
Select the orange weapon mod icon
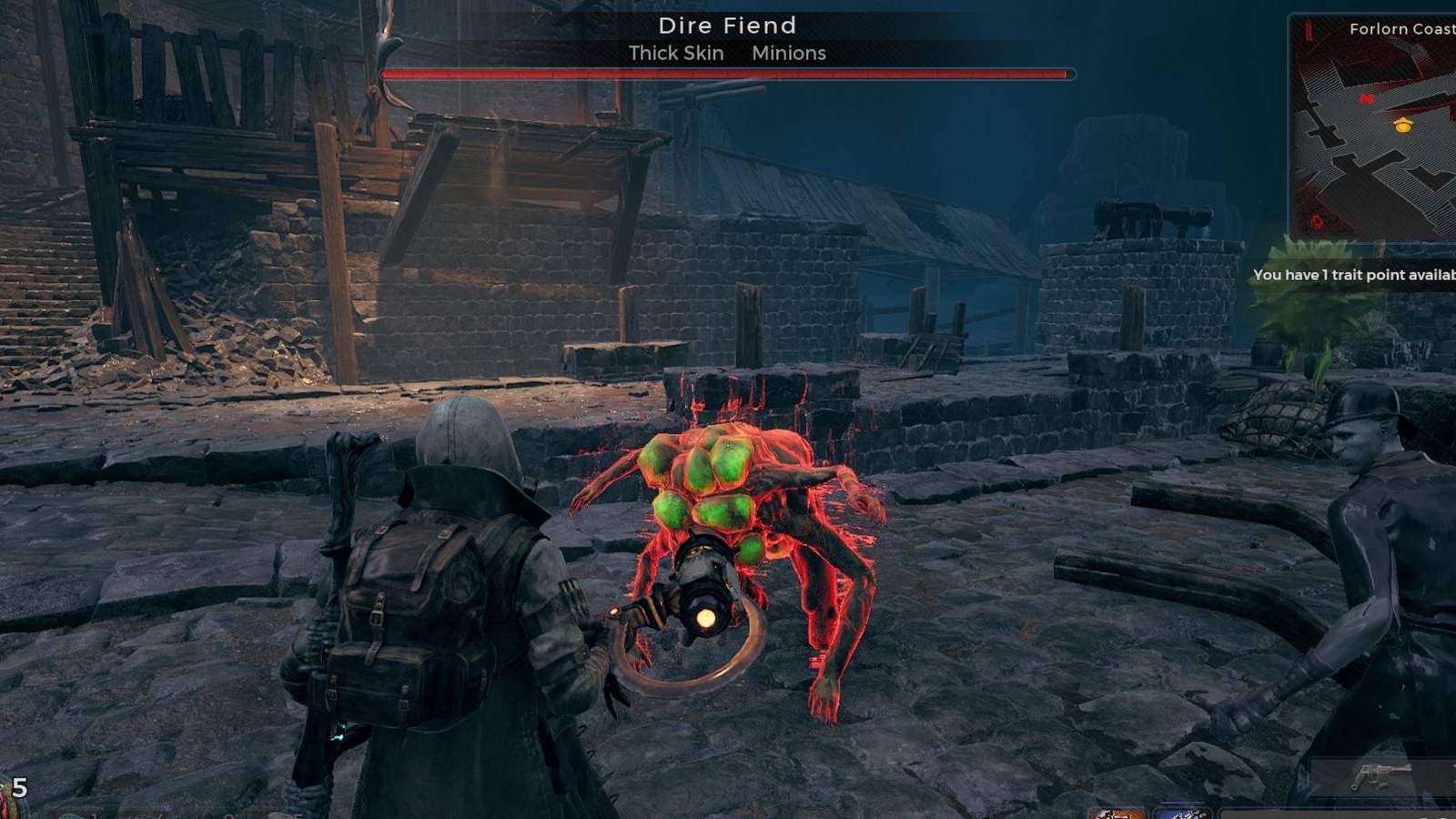(1116, 814)
